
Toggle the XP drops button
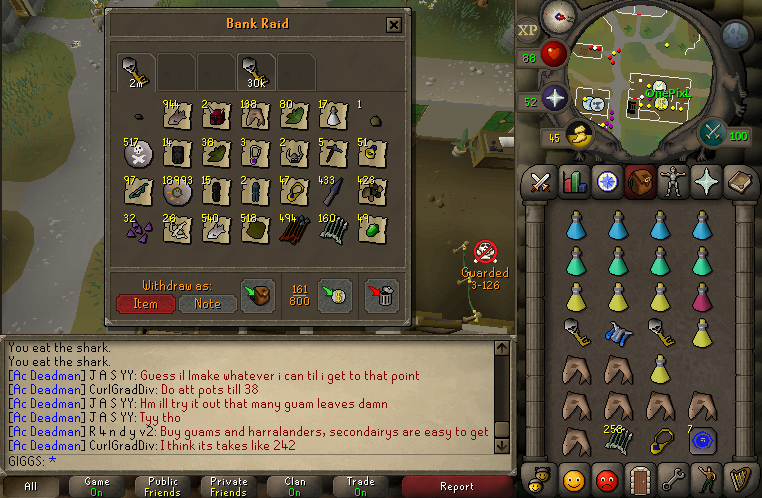529,30
